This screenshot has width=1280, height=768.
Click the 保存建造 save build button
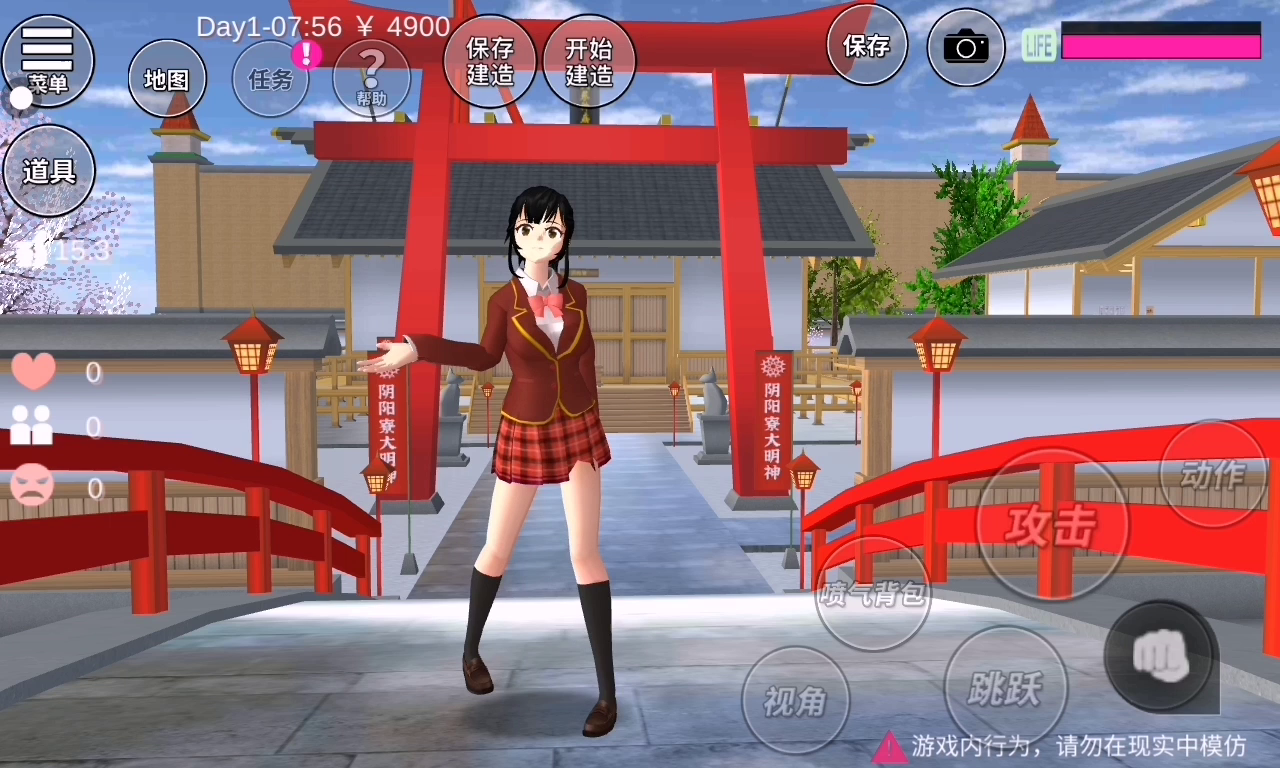(x=490, y=61)
